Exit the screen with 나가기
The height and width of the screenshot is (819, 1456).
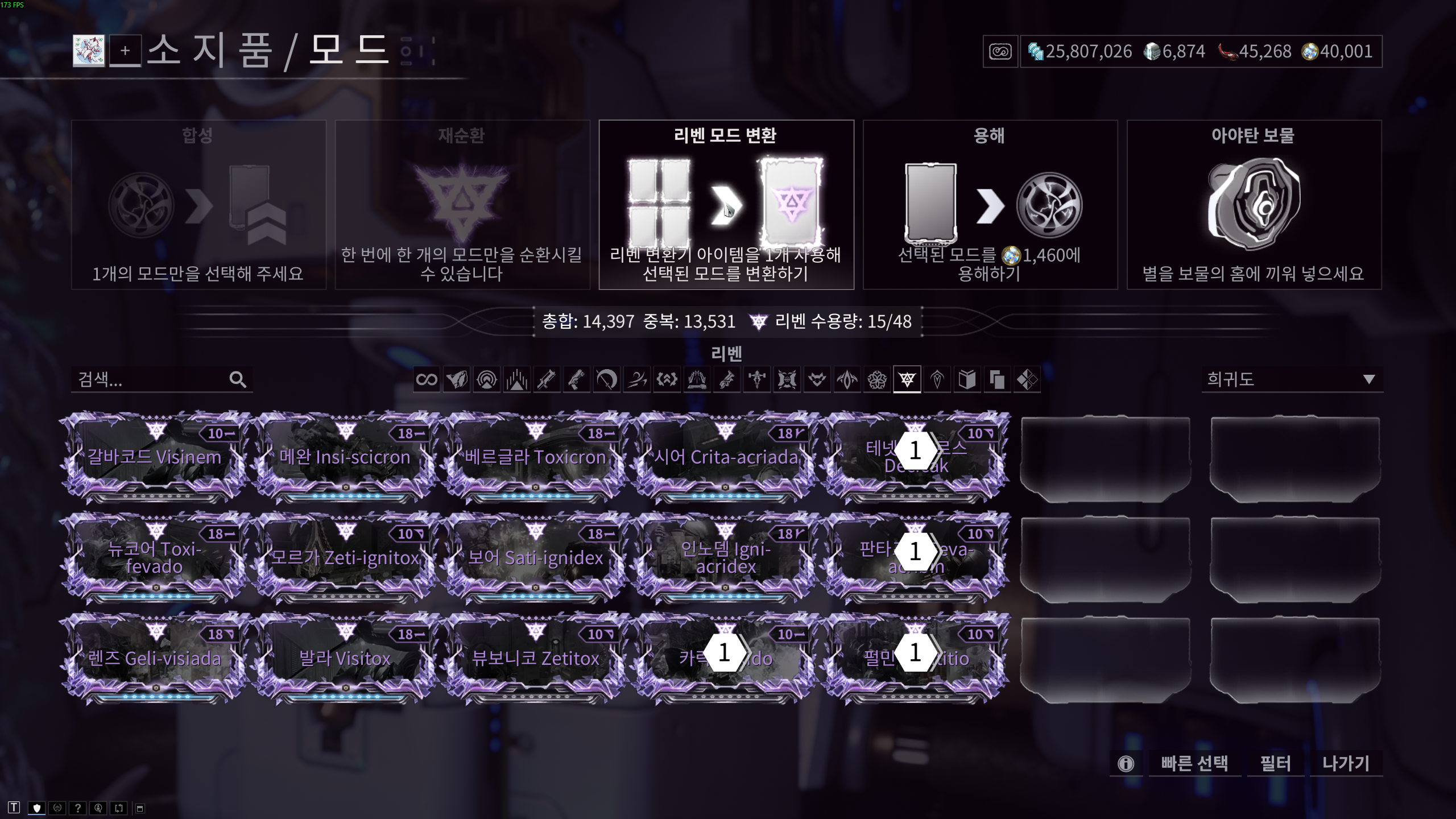coord(1346,763)
